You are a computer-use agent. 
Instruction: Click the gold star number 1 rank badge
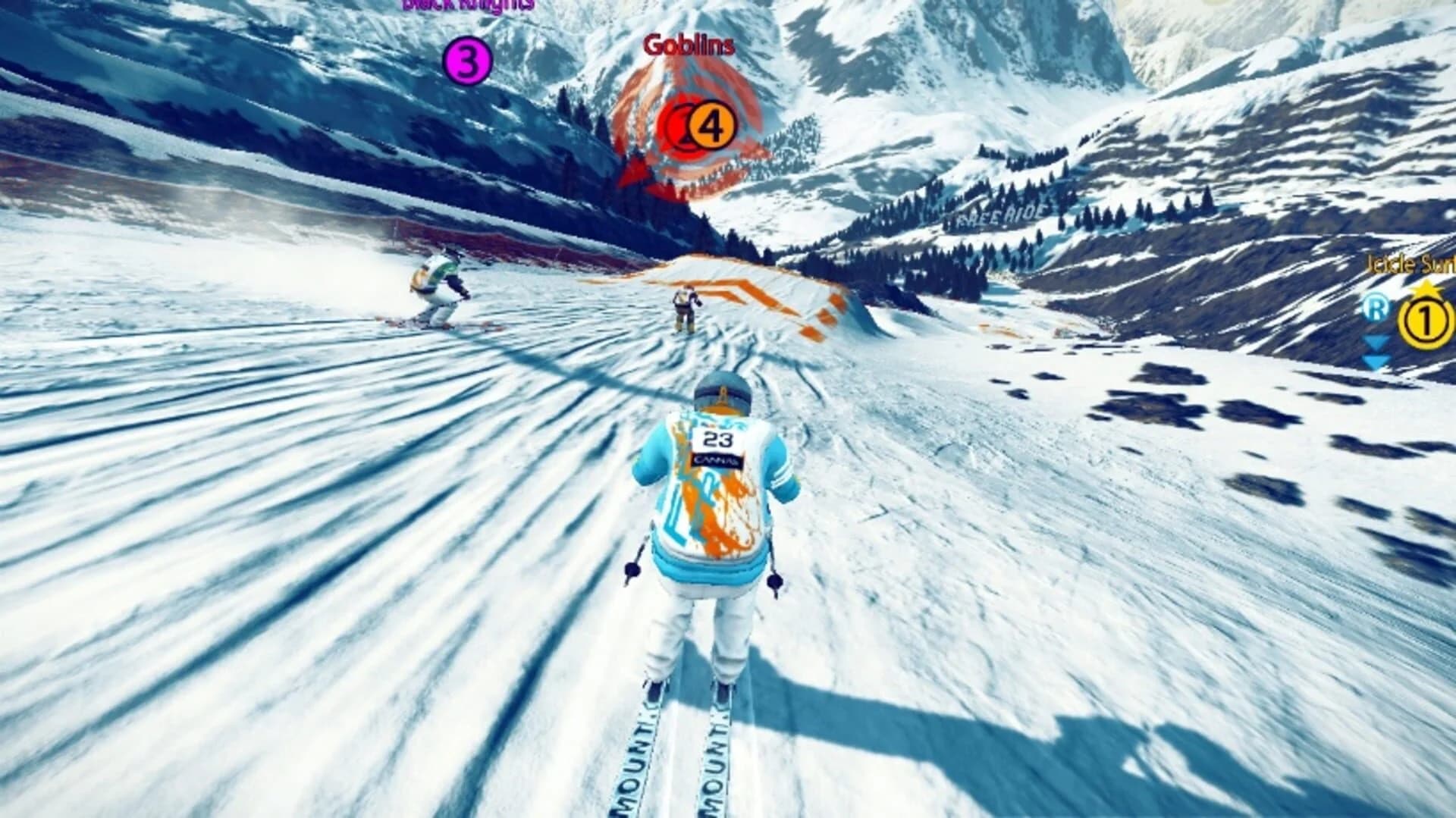(1423, 321)
